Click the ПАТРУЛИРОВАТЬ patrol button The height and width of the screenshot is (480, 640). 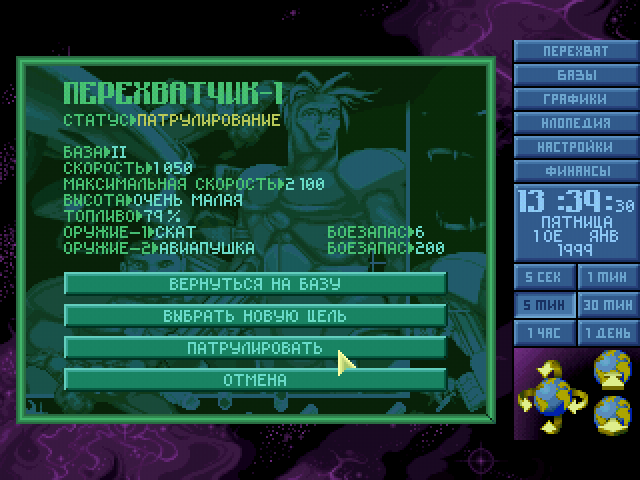[x=255, y=347]
